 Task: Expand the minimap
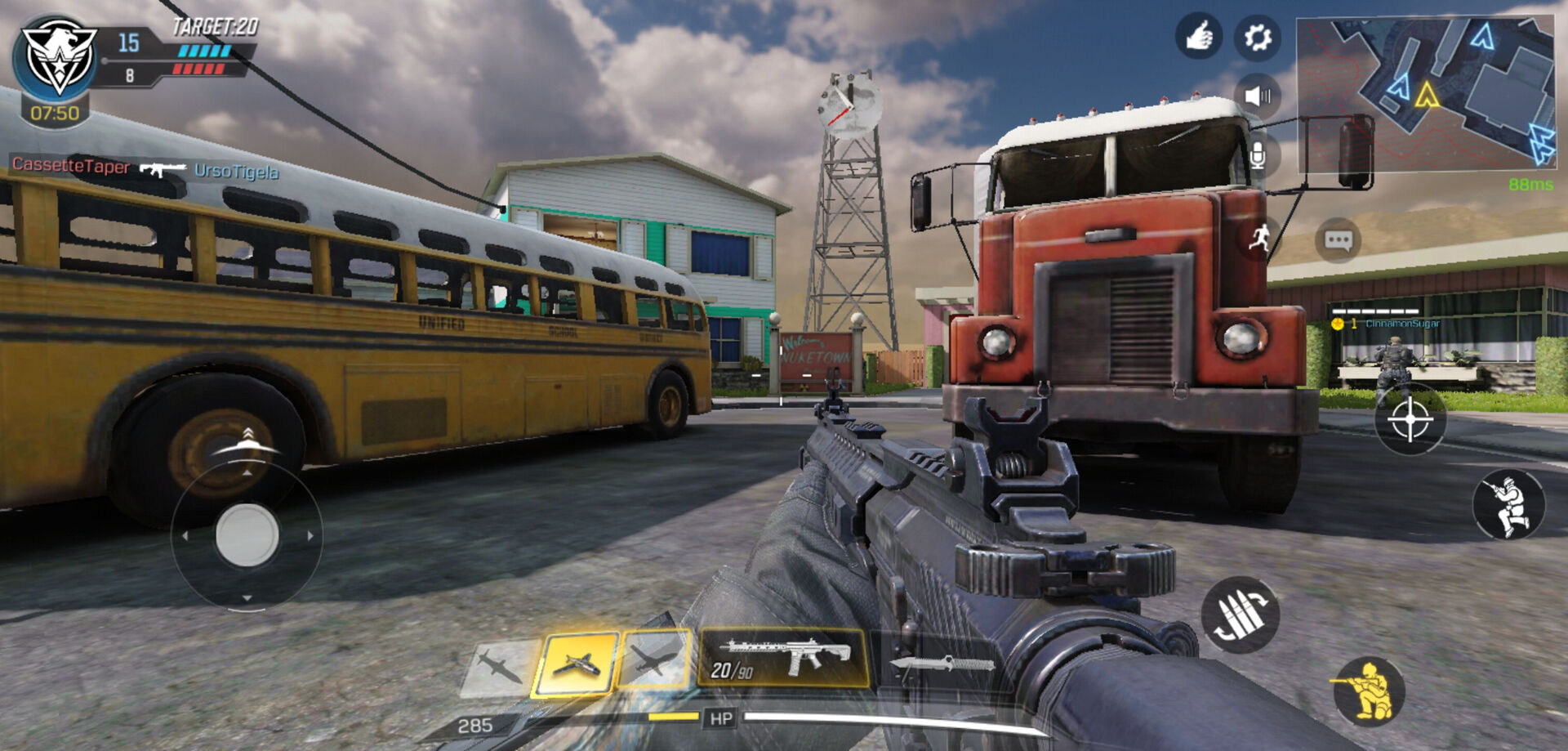pyautogui.click(x=1424, y=94)
